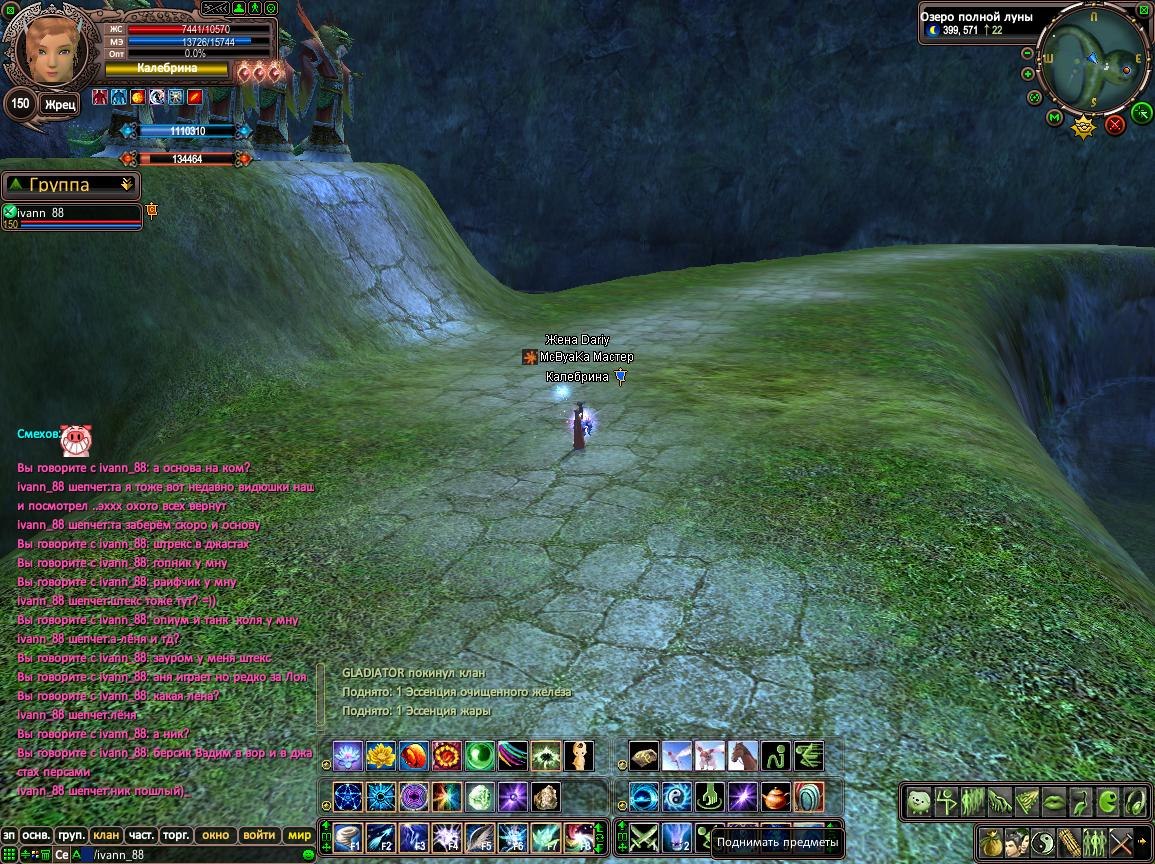Open the Группа party panel dropdown
The image size is (1155, 864).
click(x=126, y=185)
